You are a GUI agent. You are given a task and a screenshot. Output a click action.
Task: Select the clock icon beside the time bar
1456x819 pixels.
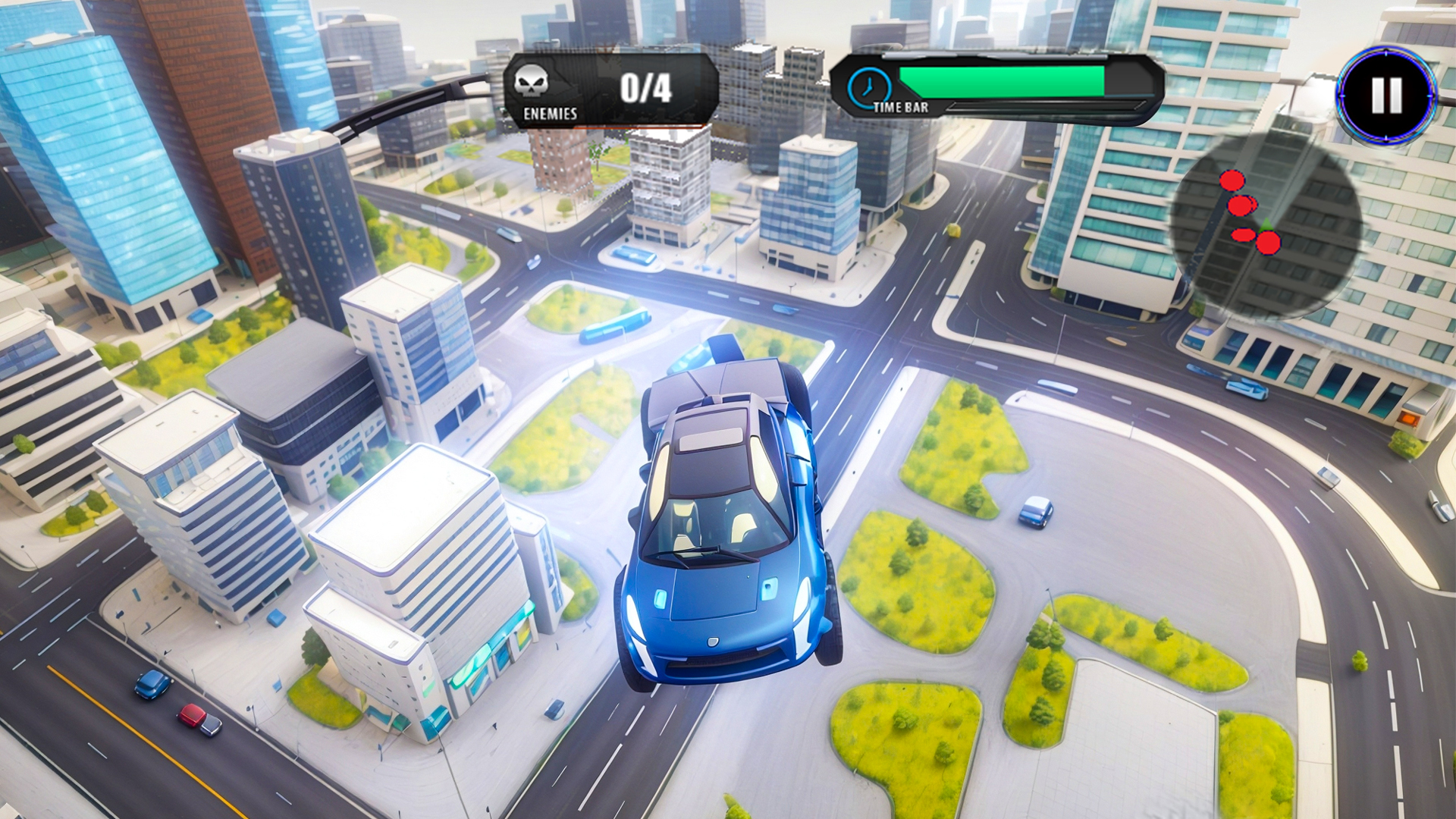tap(869, 86)
